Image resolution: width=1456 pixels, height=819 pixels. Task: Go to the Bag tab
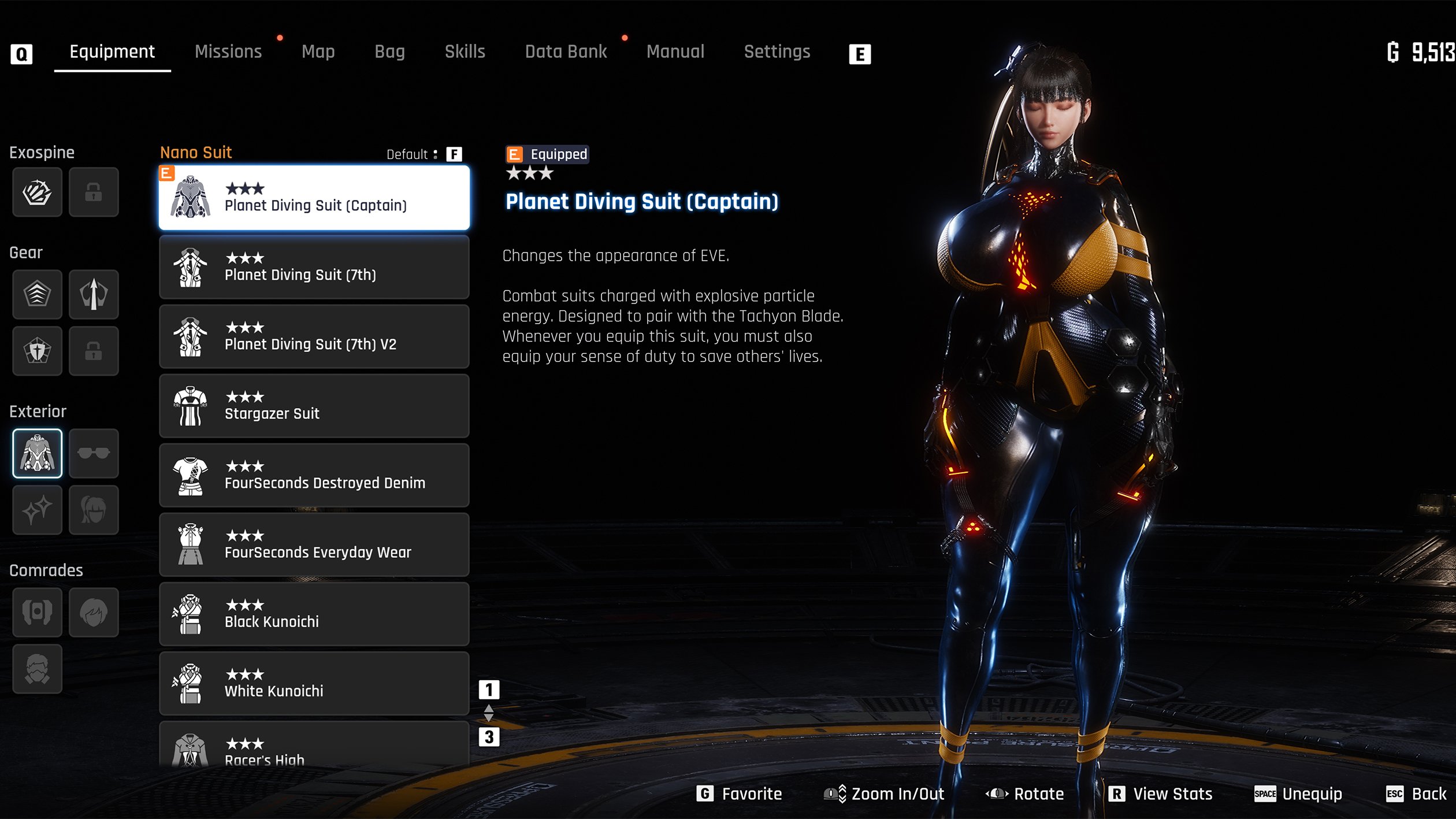[x=389, y=52]
